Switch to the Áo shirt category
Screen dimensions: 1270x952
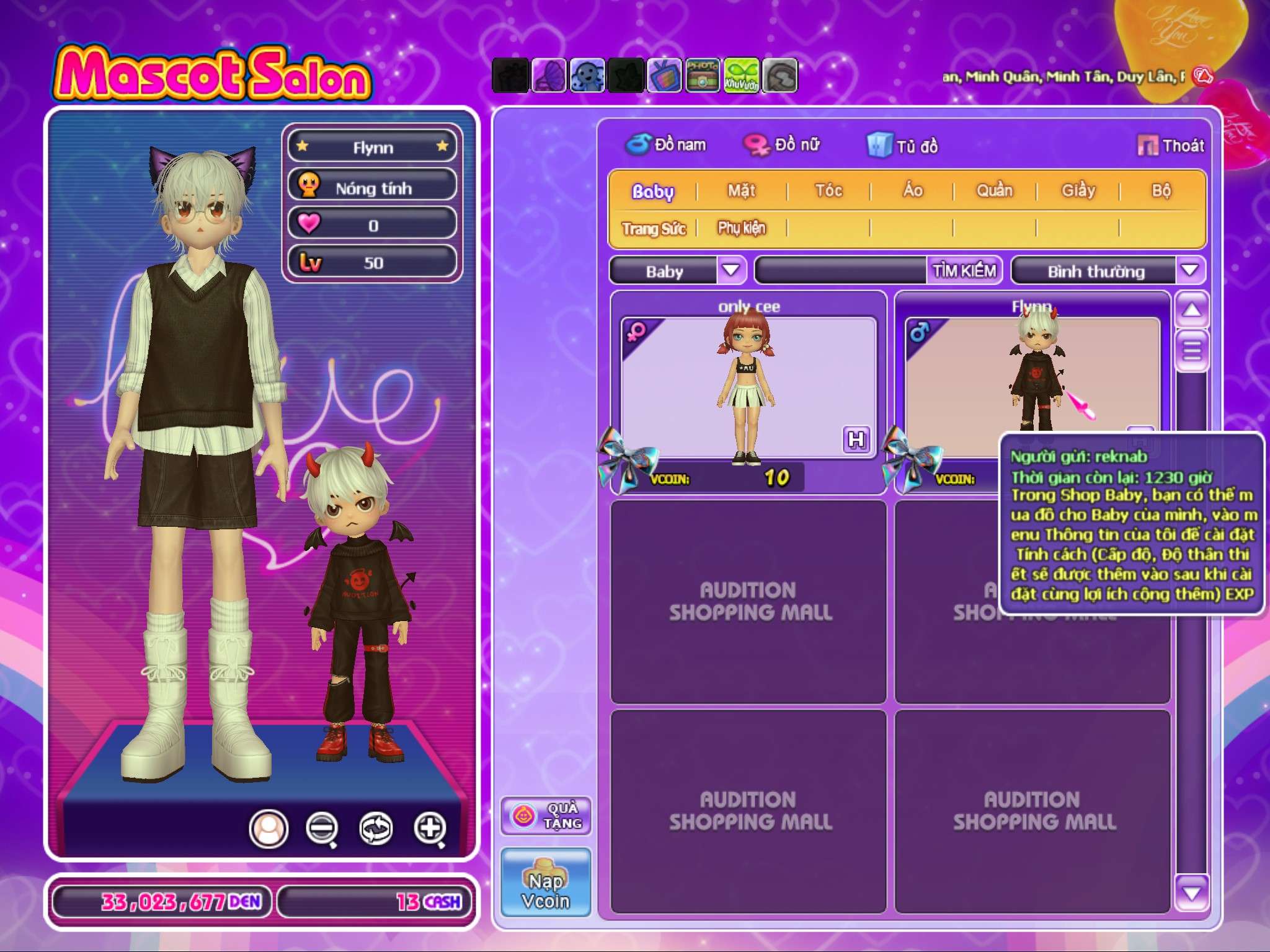pyautogui.click(x=912, y=190)
